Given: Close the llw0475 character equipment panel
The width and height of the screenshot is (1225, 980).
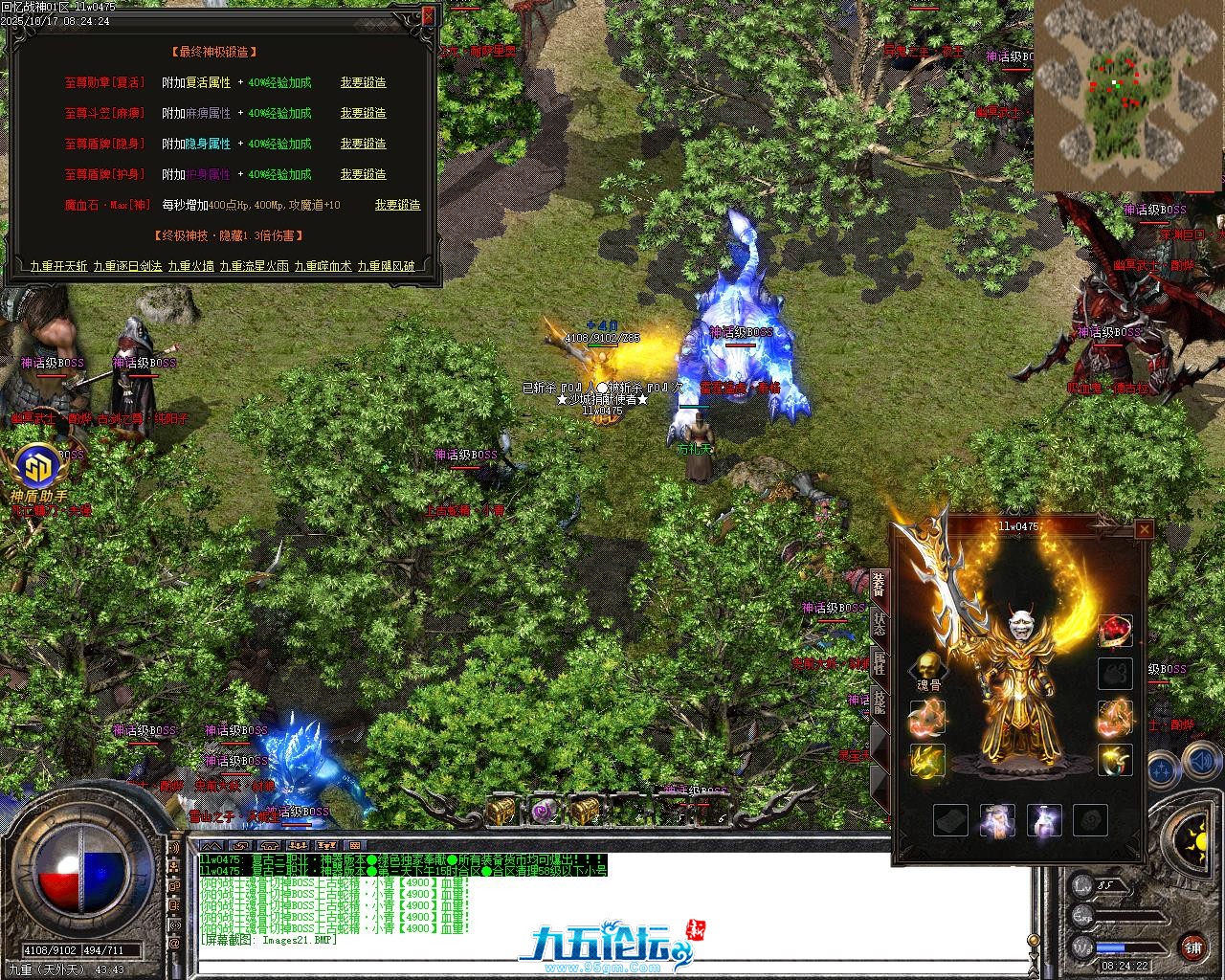Looking at the screenshot, I should (x=1144, y=529).
